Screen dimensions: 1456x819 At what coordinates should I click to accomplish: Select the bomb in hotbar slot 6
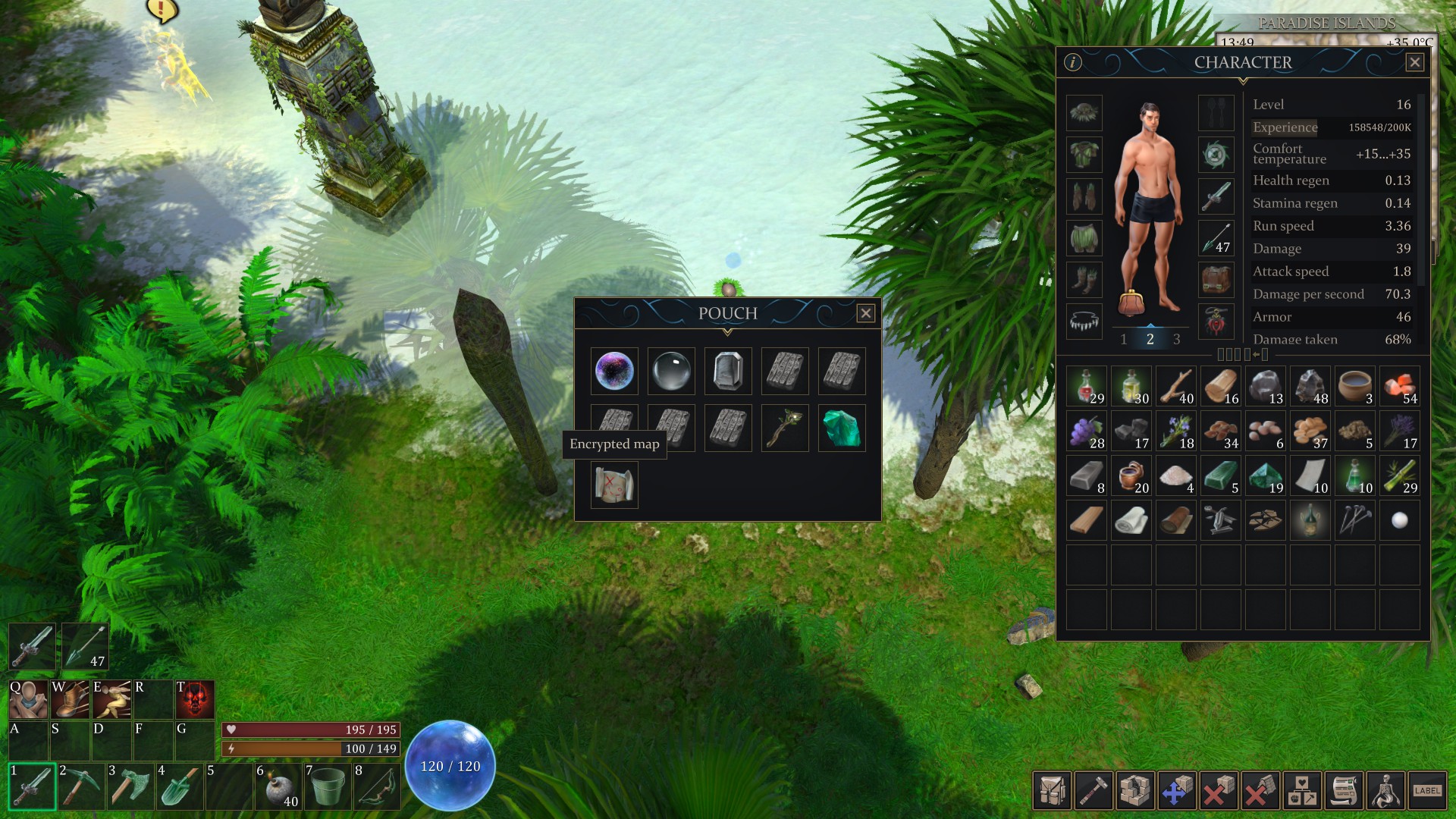coord(278,786)
